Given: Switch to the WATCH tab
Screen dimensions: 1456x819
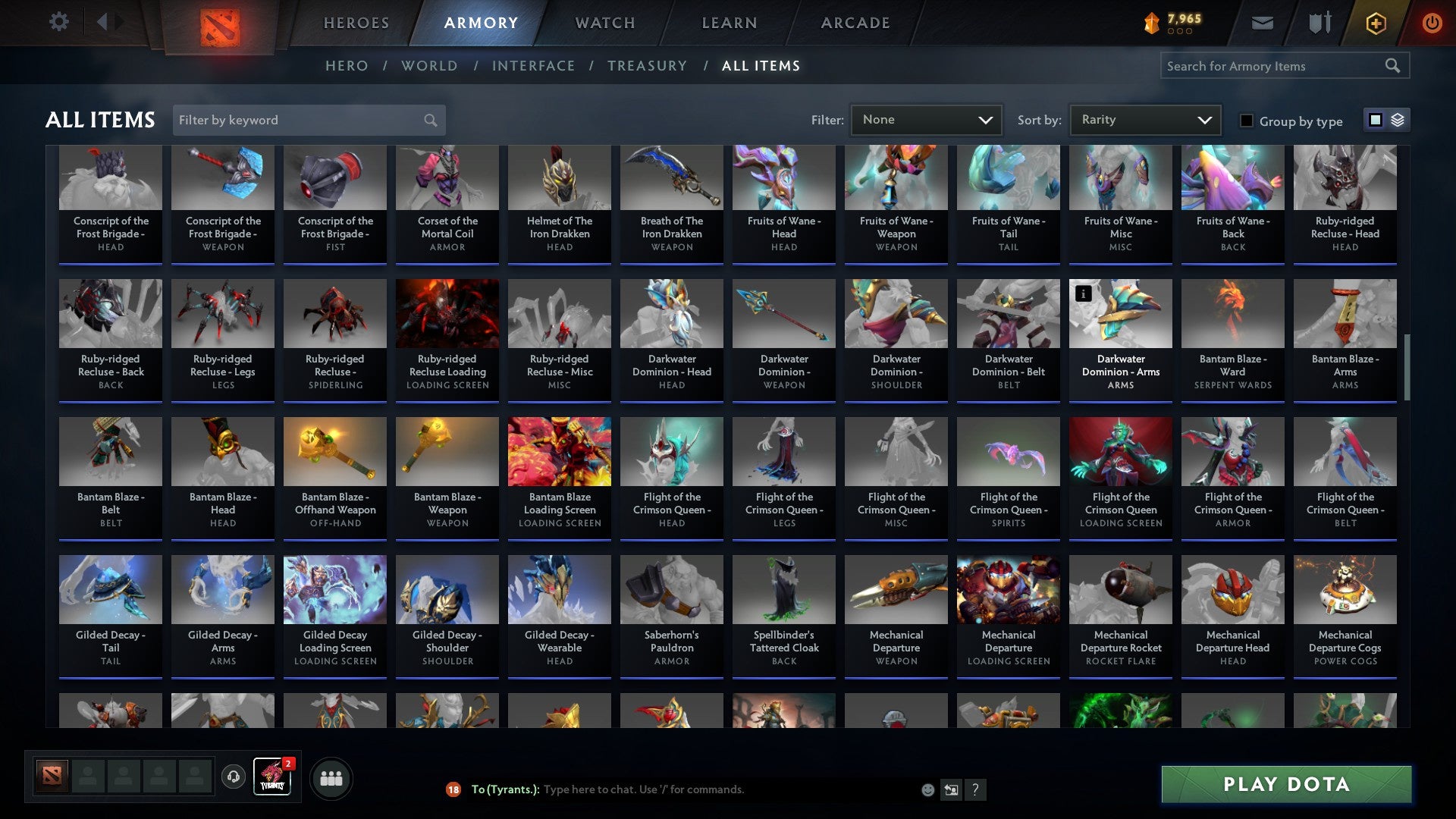Looking at the screenshot, I should point(604,22).
